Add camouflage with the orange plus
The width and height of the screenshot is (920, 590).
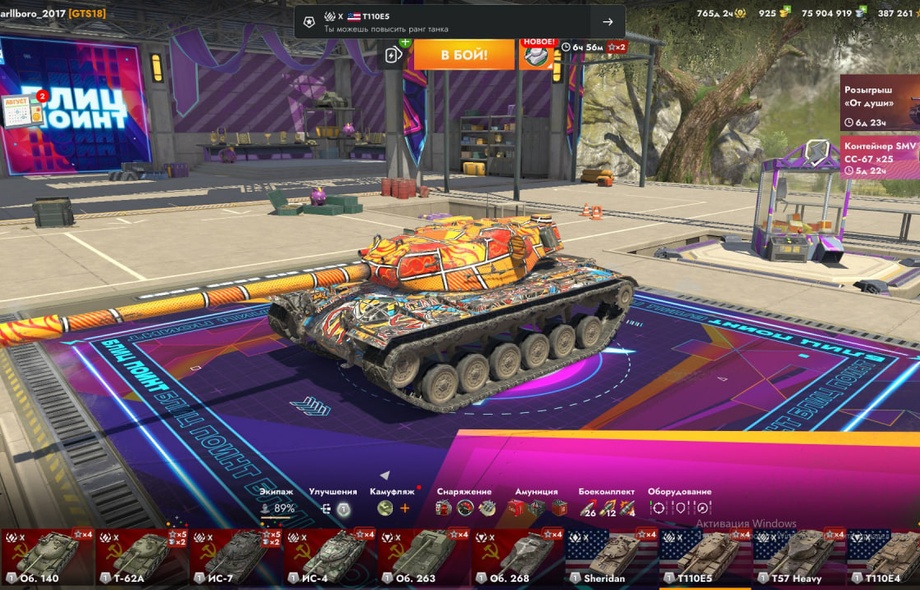point(405,508)
